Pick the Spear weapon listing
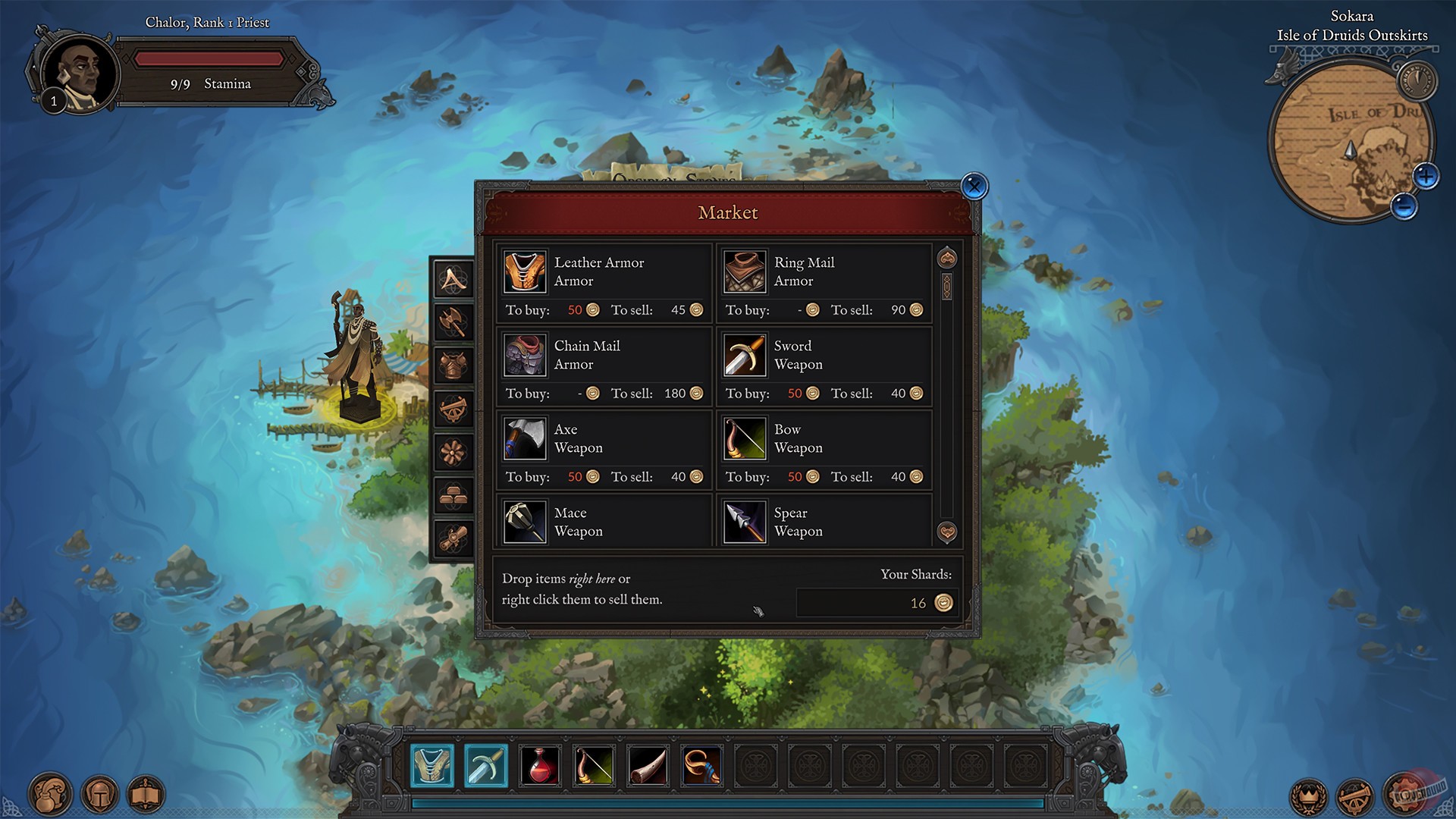 click(824, 522)
